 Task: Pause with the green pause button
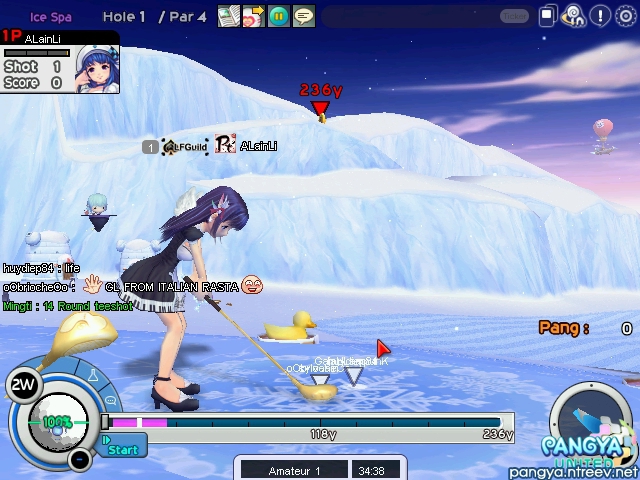[x=279, y=16]
